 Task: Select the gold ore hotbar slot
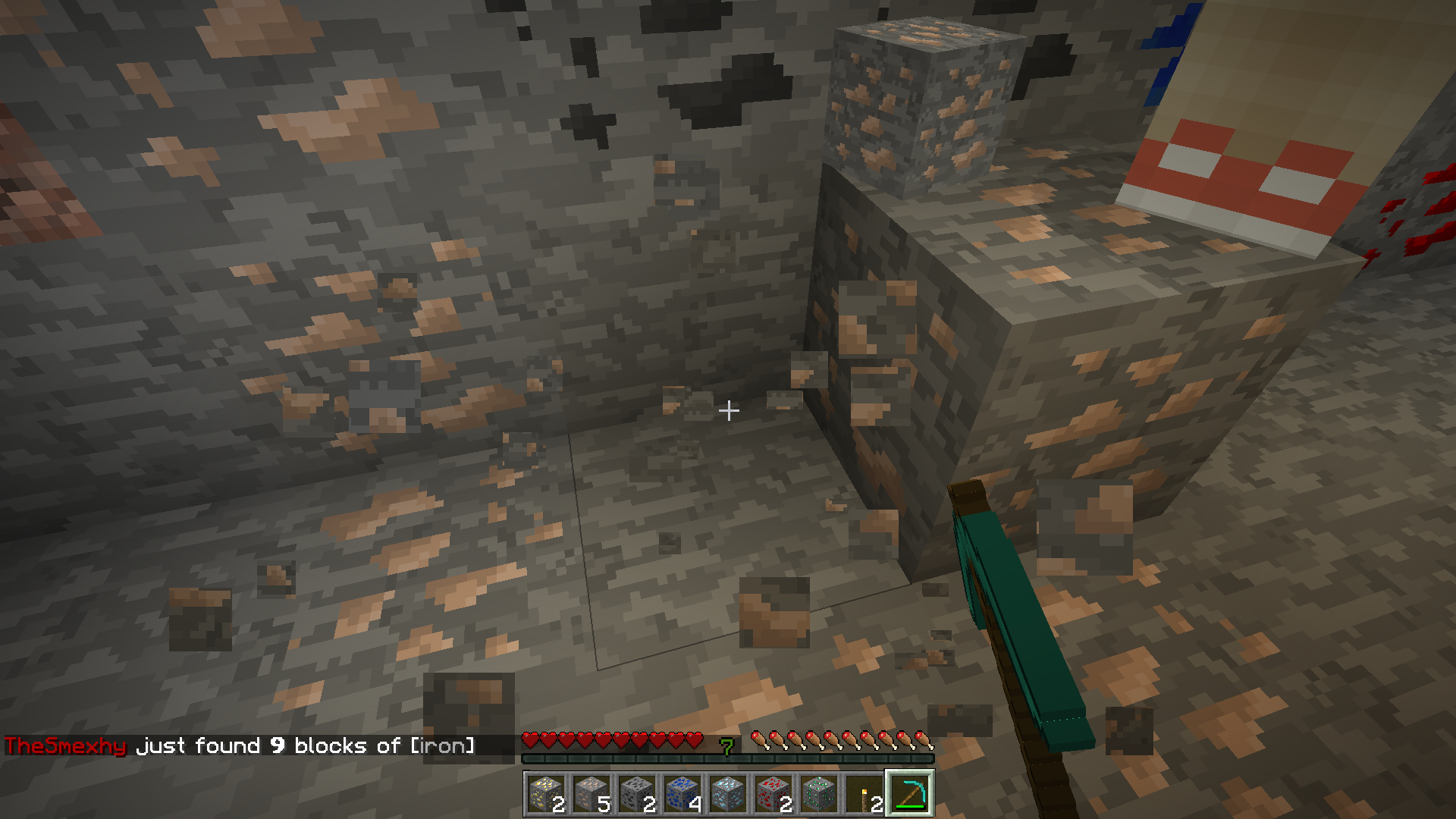(x=546, y=794)
